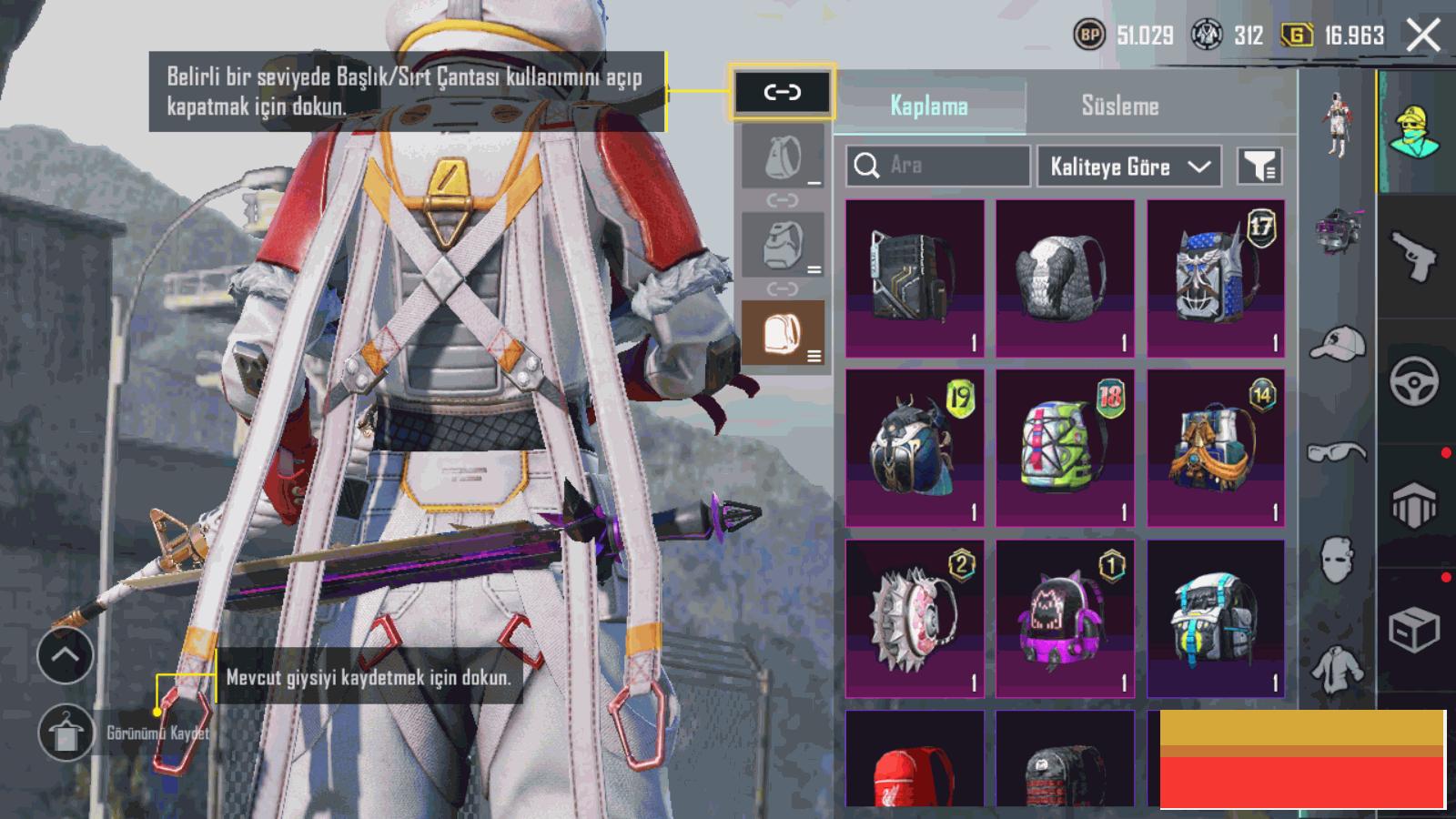
Task: Select the Kaplama tab
Action: (x=928, y=106)
